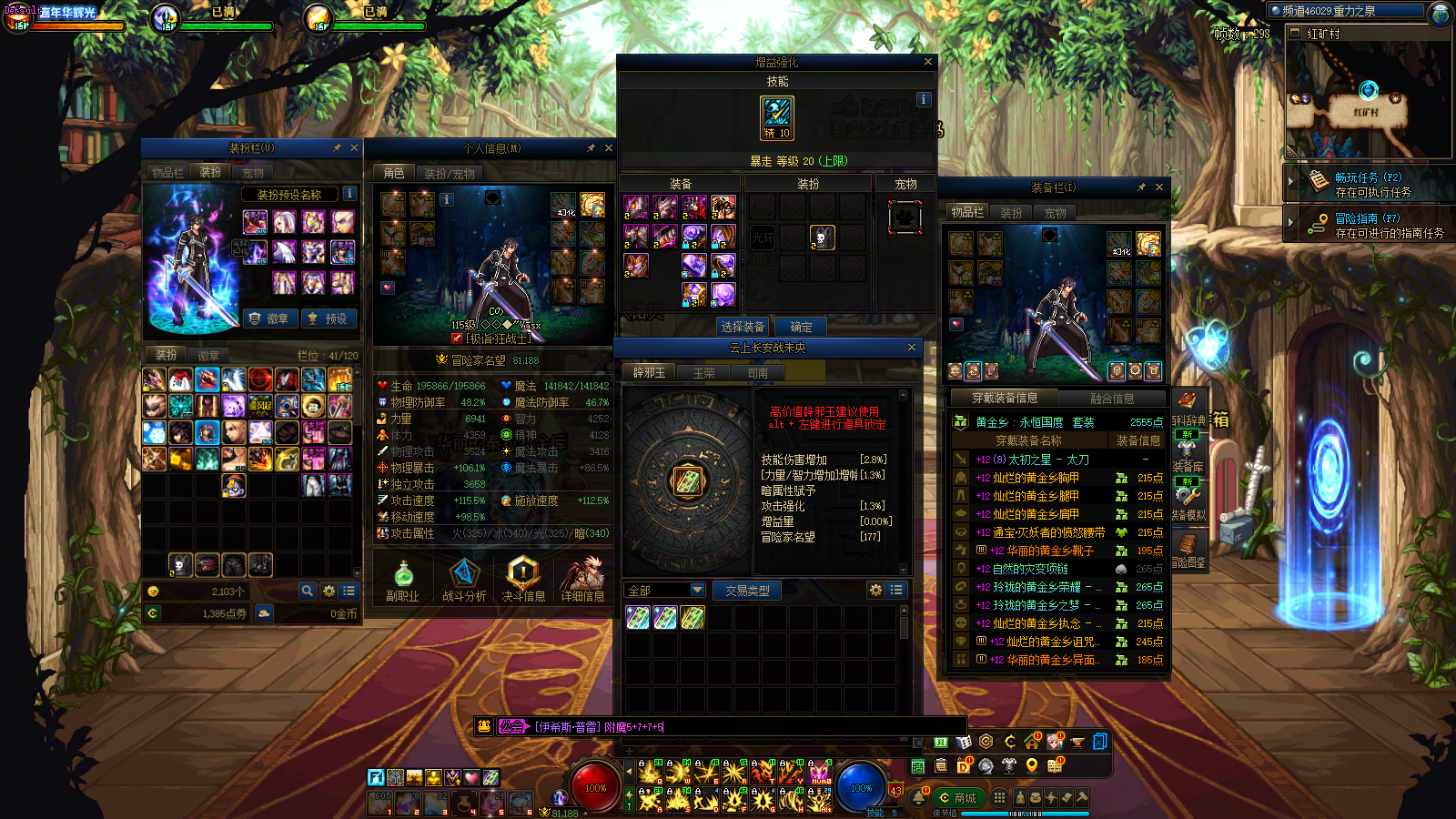The height and width of the screenshot is (819, 1456).
Task: Close the 增益强化 window
Action: click(927, 62)
